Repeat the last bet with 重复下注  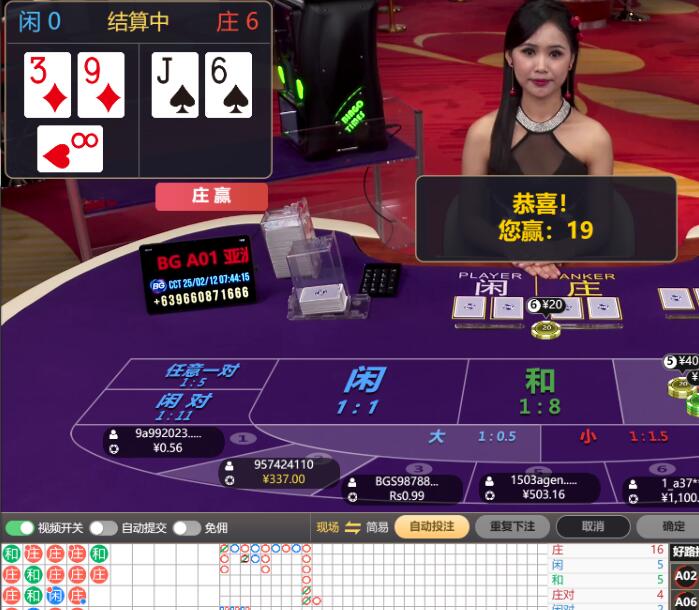point(511,526)
